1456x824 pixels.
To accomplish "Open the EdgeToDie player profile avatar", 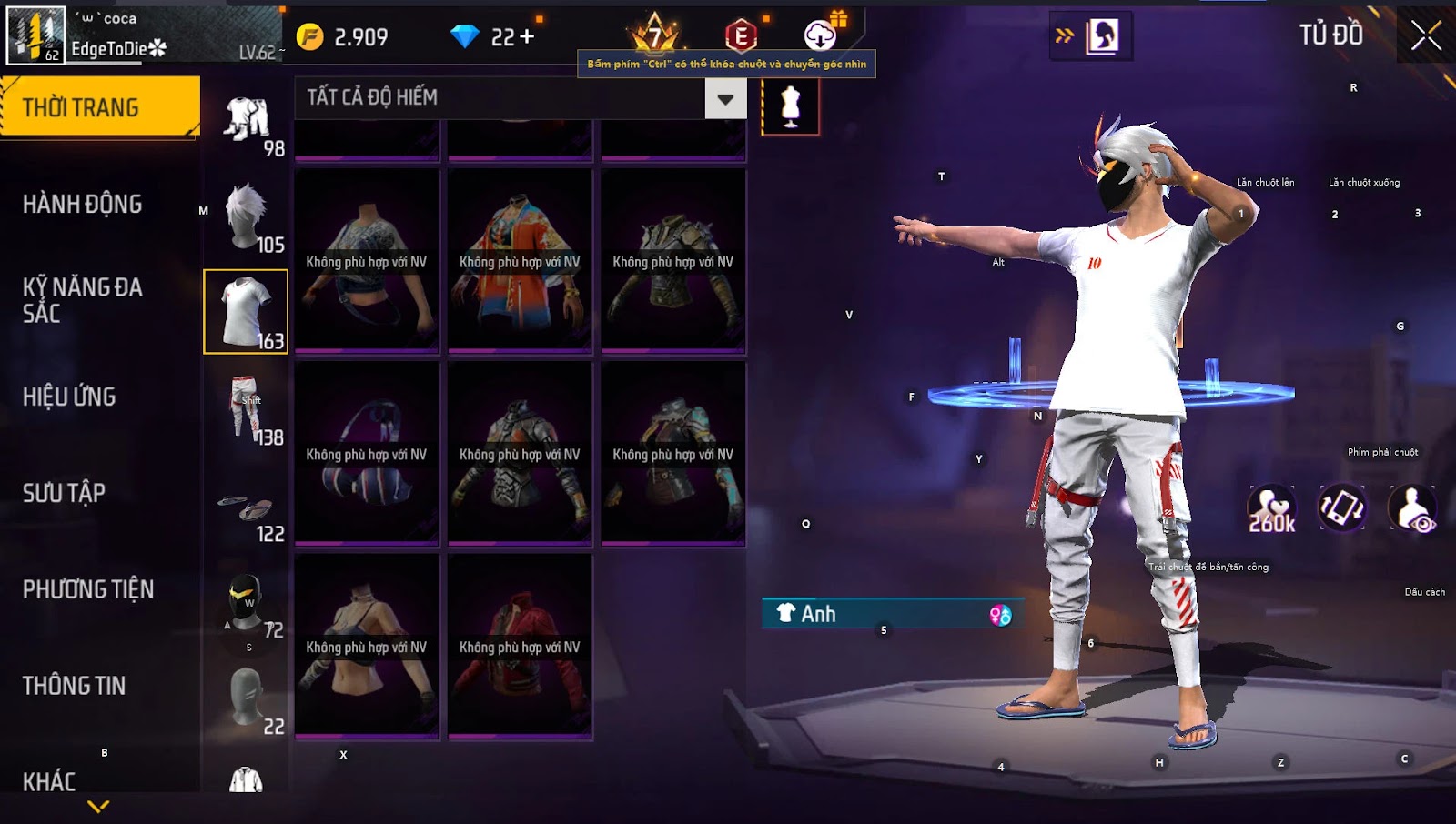I will (x=36, y=35).
